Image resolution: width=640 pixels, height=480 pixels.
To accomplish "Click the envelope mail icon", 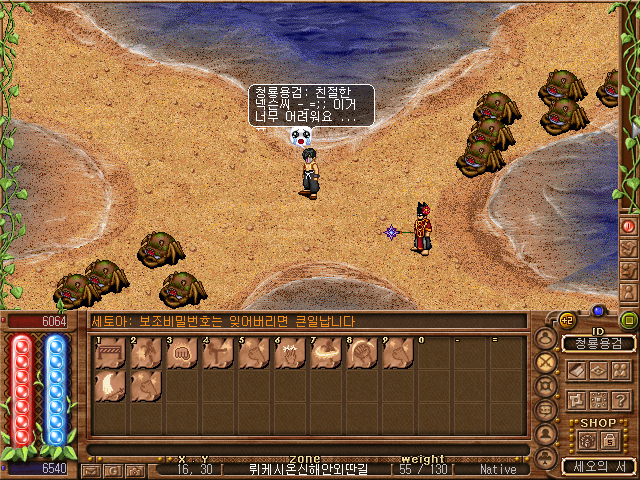I will pyautogui.click(x=91, y=469).
